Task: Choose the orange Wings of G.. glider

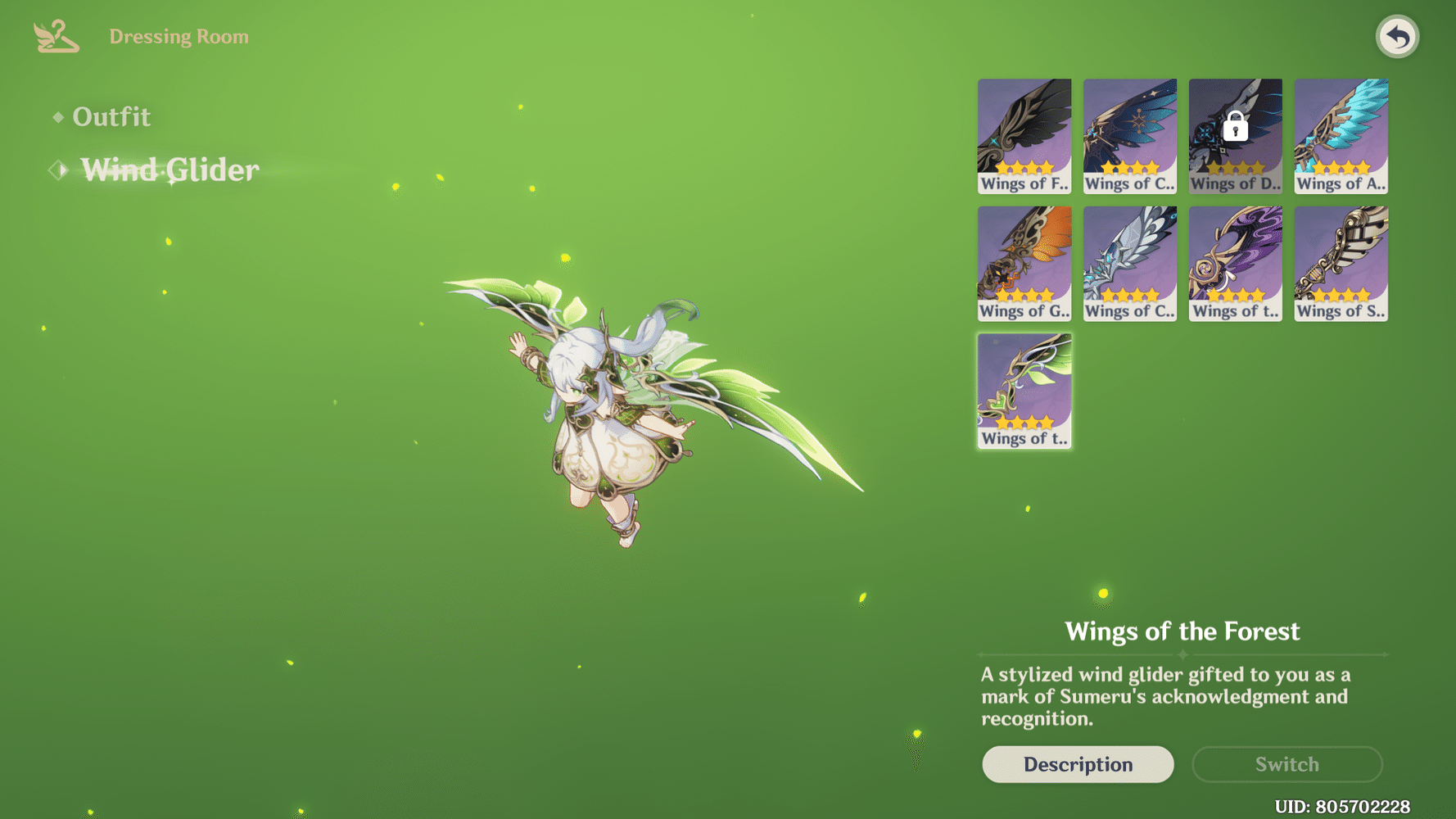Action: [1024, 264]
